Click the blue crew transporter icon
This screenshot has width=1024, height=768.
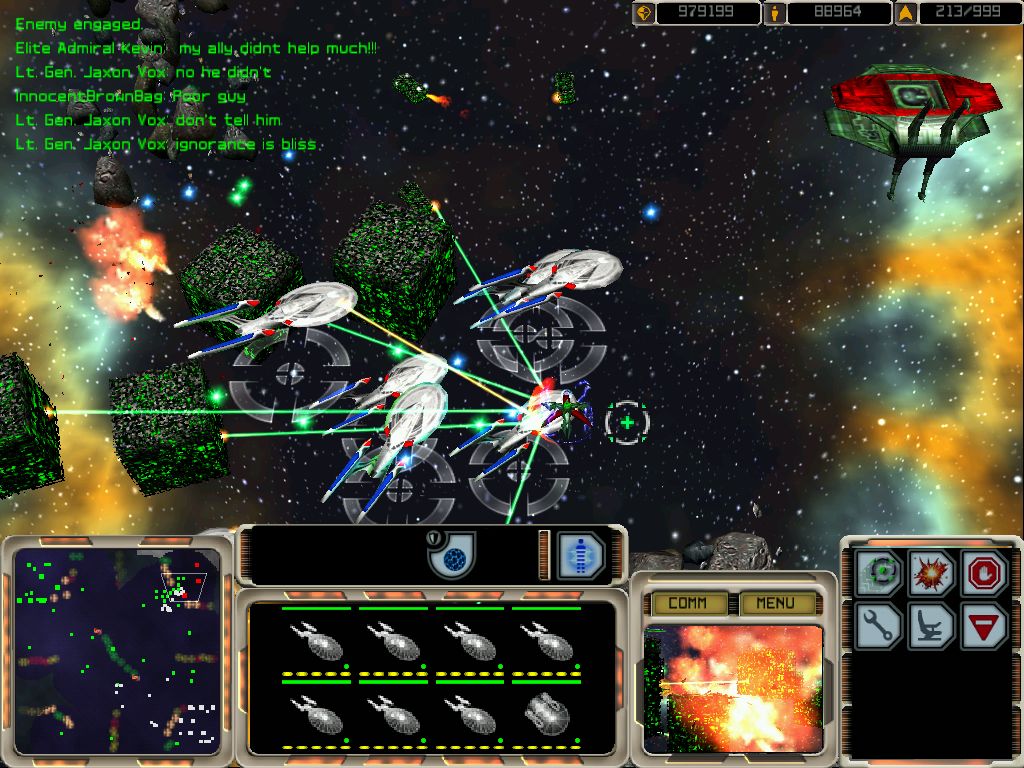click(x=581, y=555)
